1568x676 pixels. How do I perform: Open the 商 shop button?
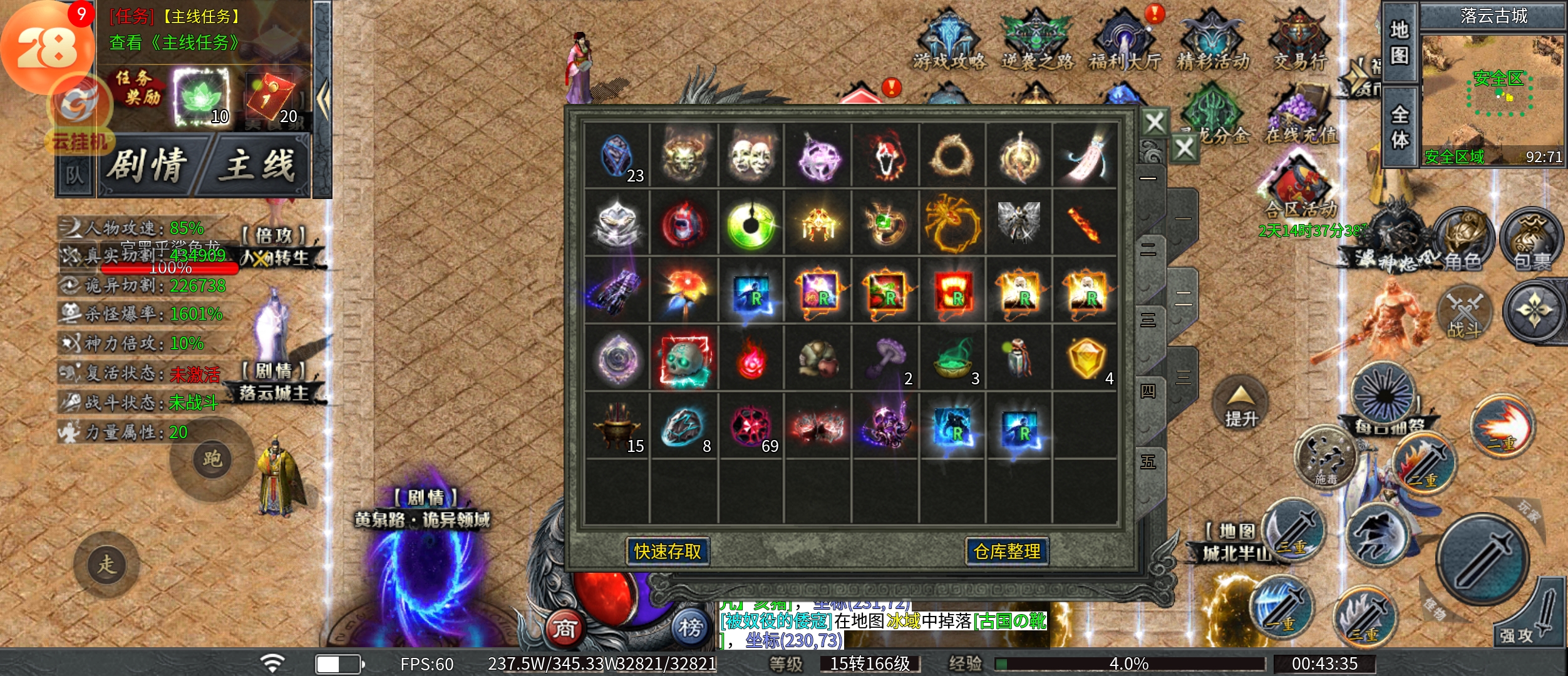(x=564, y=628)
